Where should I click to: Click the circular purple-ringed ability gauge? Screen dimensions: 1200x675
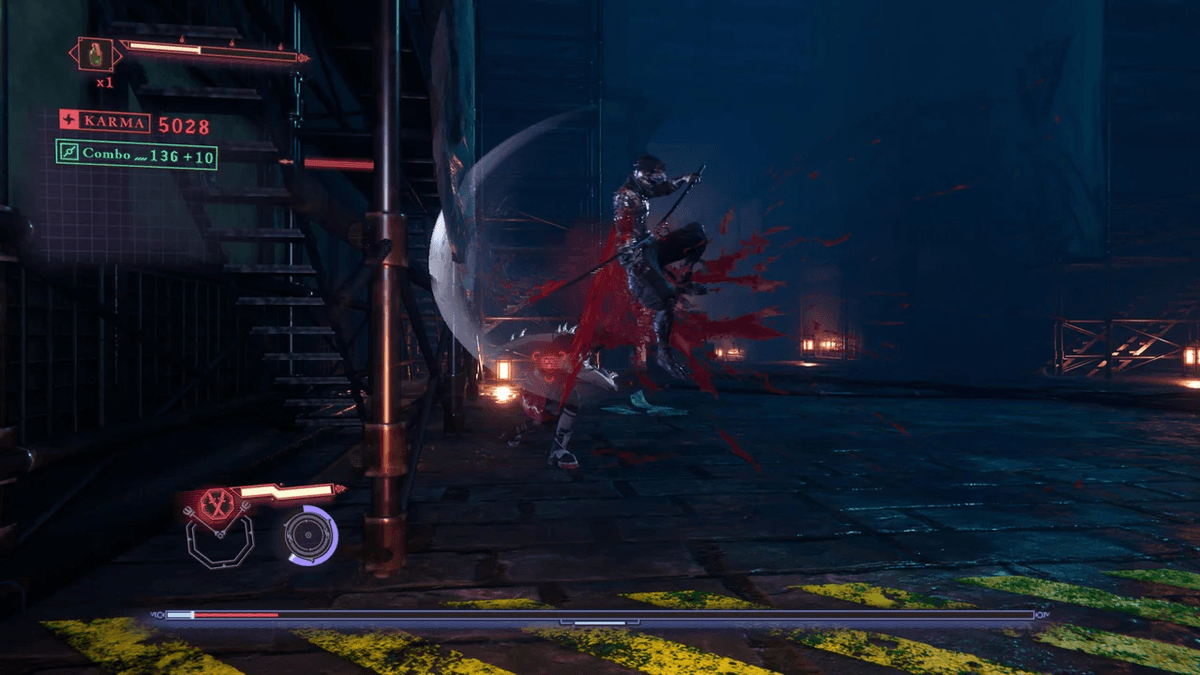[310, 534]
